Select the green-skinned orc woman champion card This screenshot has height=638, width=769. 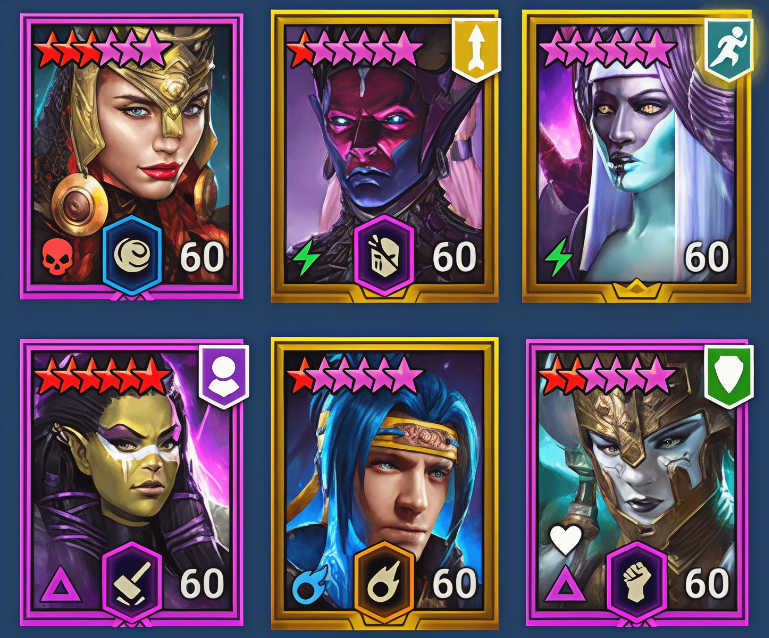[x=132, y=480]
